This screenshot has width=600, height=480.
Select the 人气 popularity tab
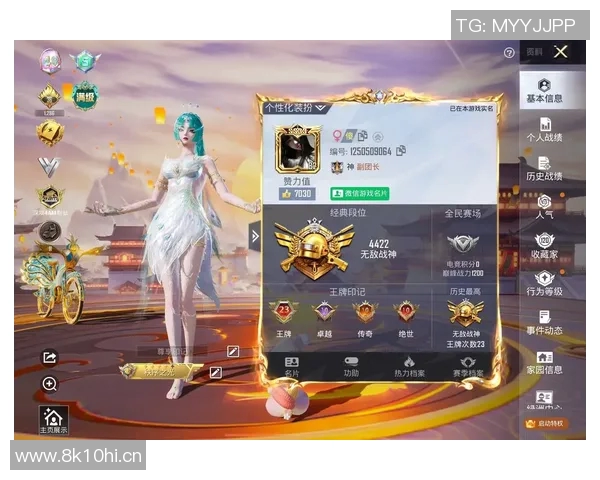point(545,207)
